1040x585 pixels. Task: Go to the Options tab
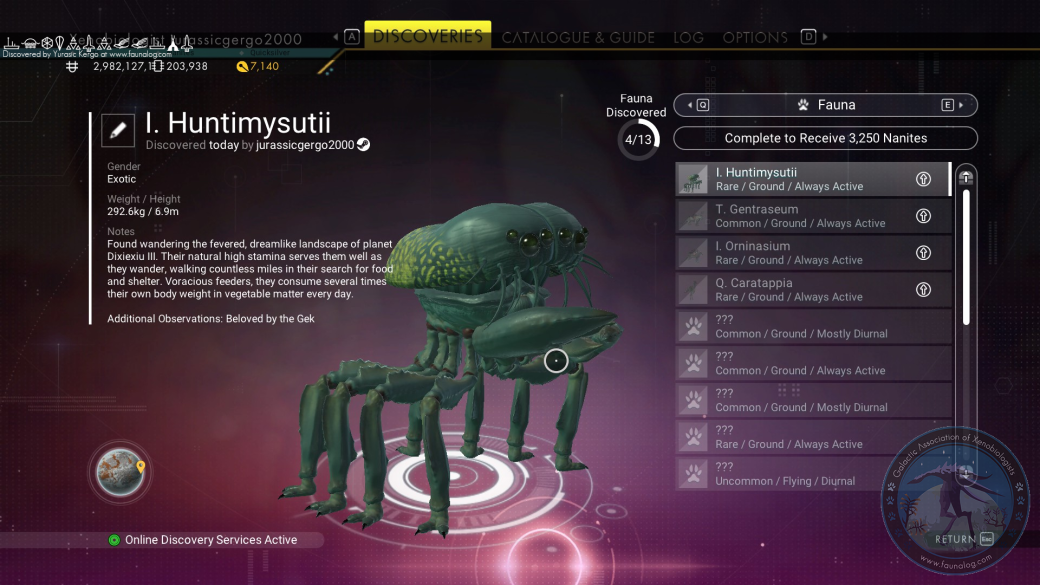click(x=755, y=38)
